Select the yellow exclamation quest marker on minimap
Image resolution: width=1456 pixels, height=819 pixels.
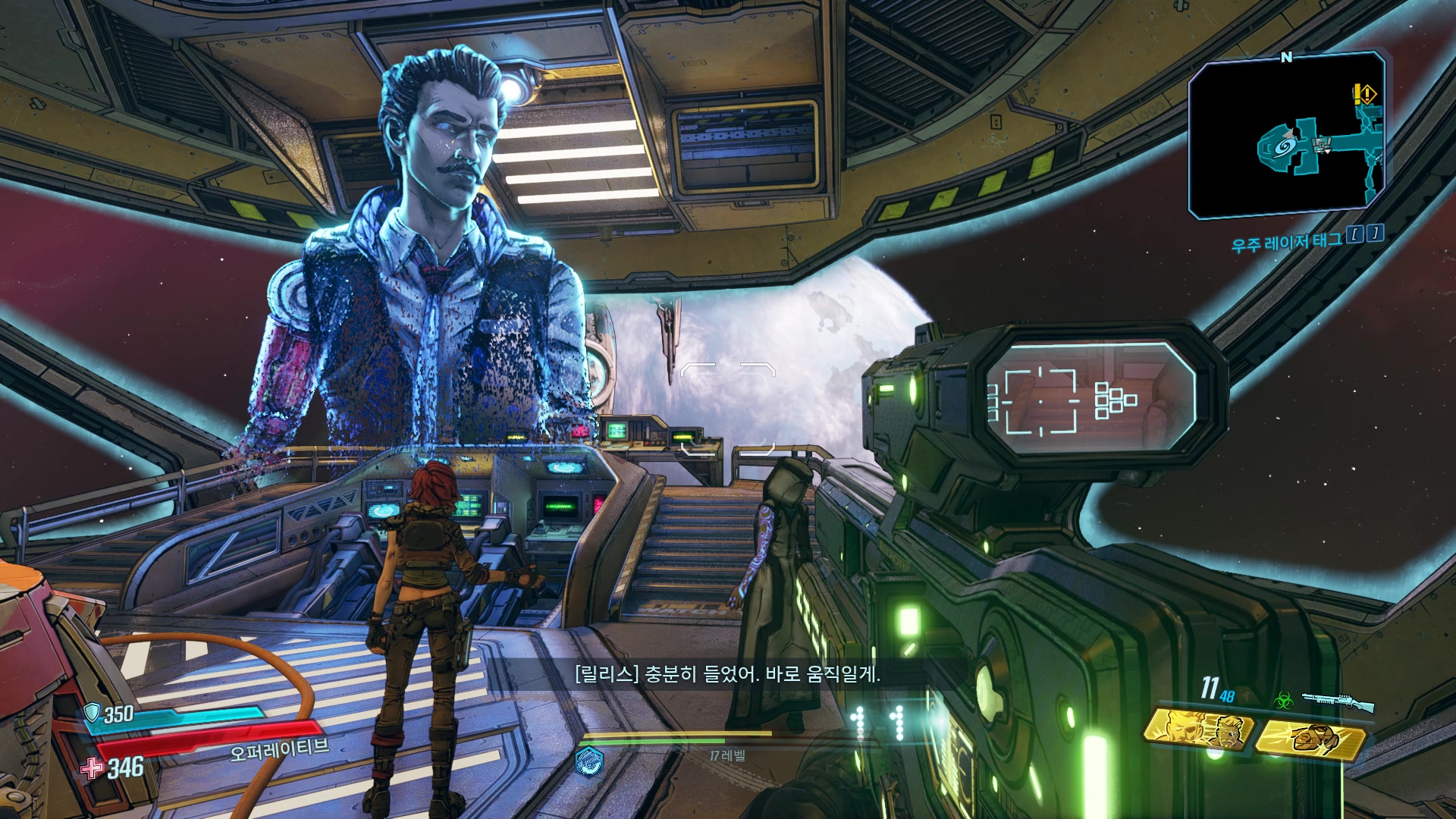point(1364,94)
